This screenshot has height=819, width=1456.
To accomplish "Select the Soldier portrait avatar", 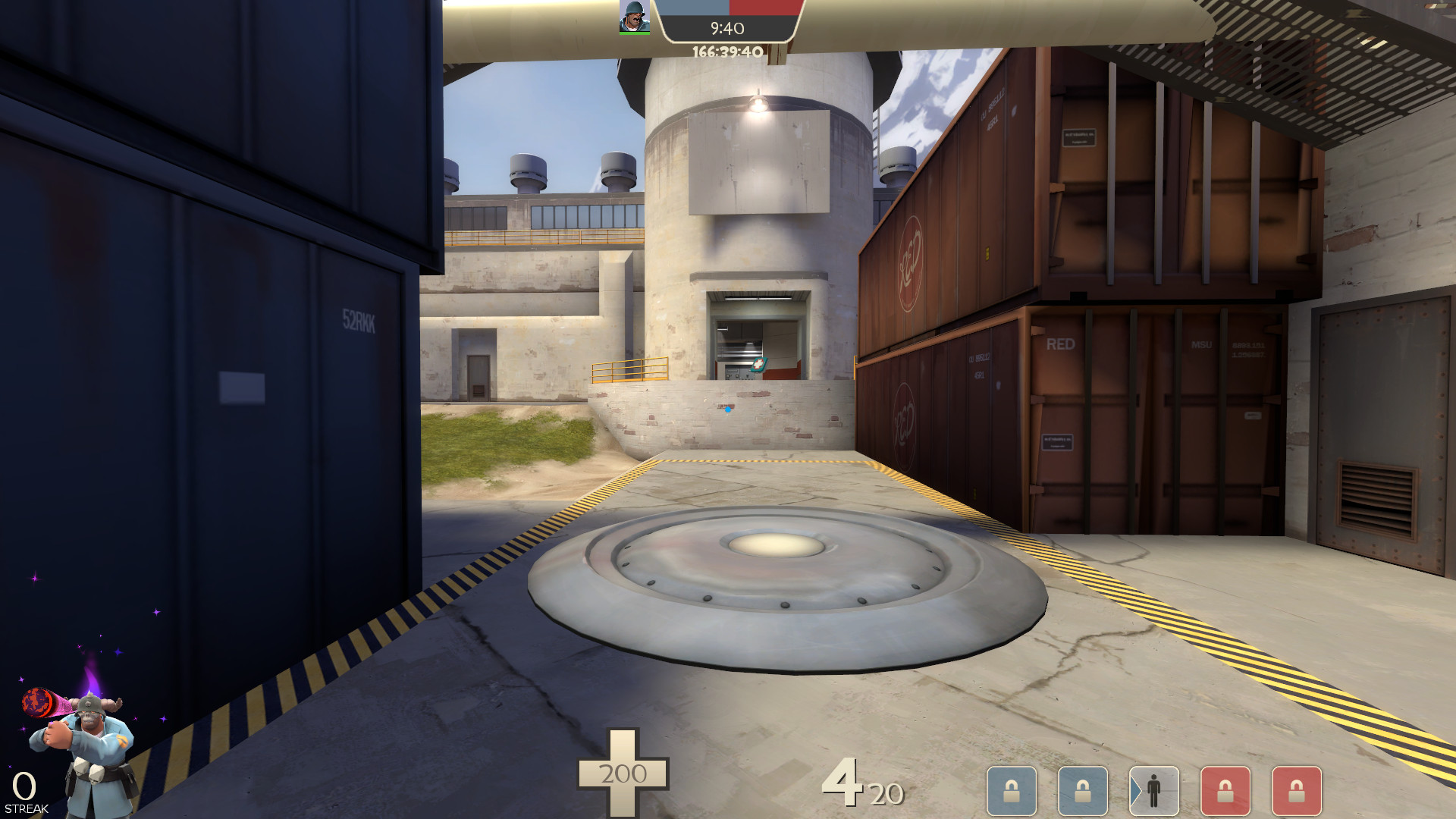I will tap(633, 17).
